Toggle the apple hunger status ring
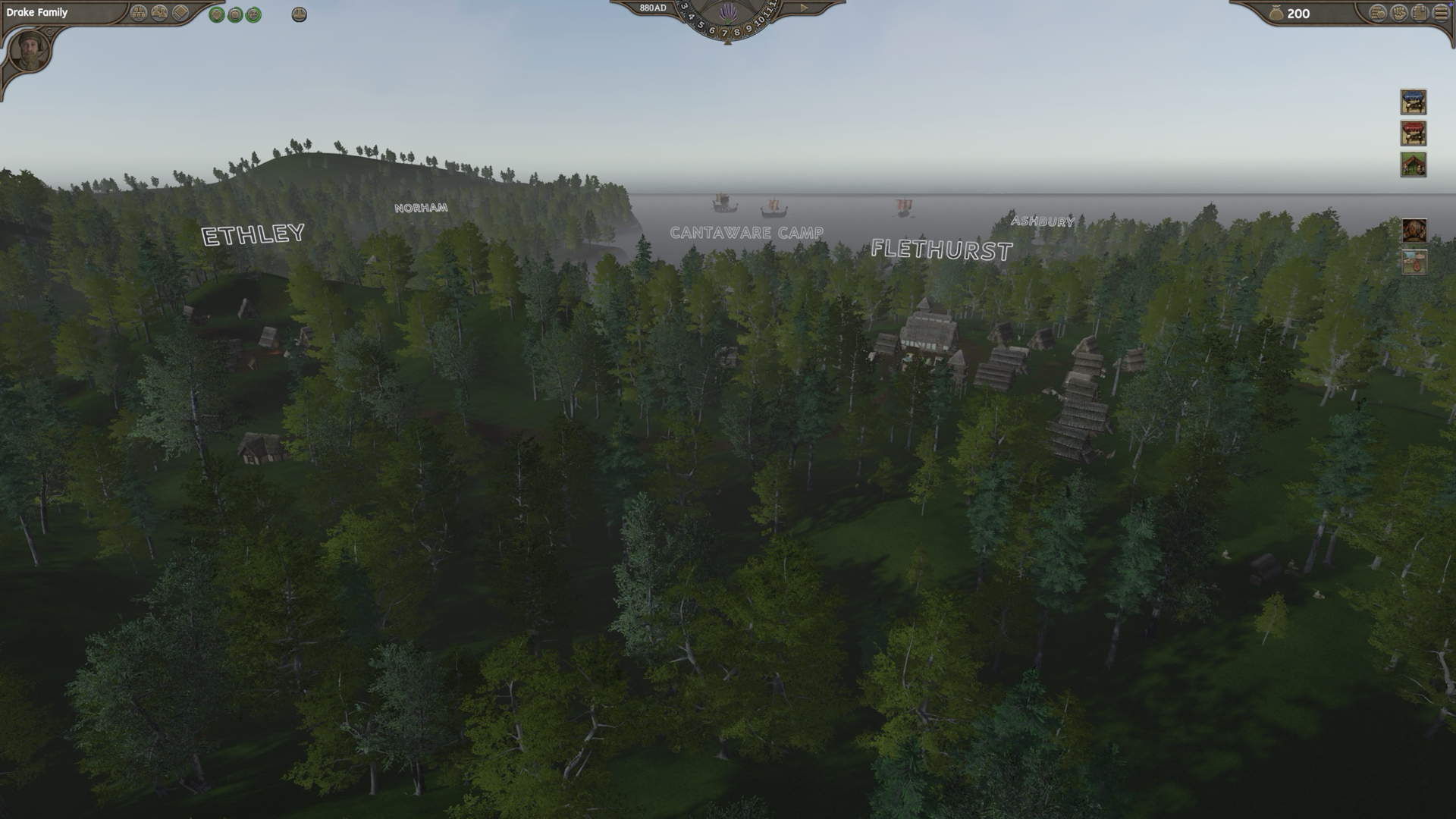Screen dimensions: 1456x819 (x=235, y=13)
